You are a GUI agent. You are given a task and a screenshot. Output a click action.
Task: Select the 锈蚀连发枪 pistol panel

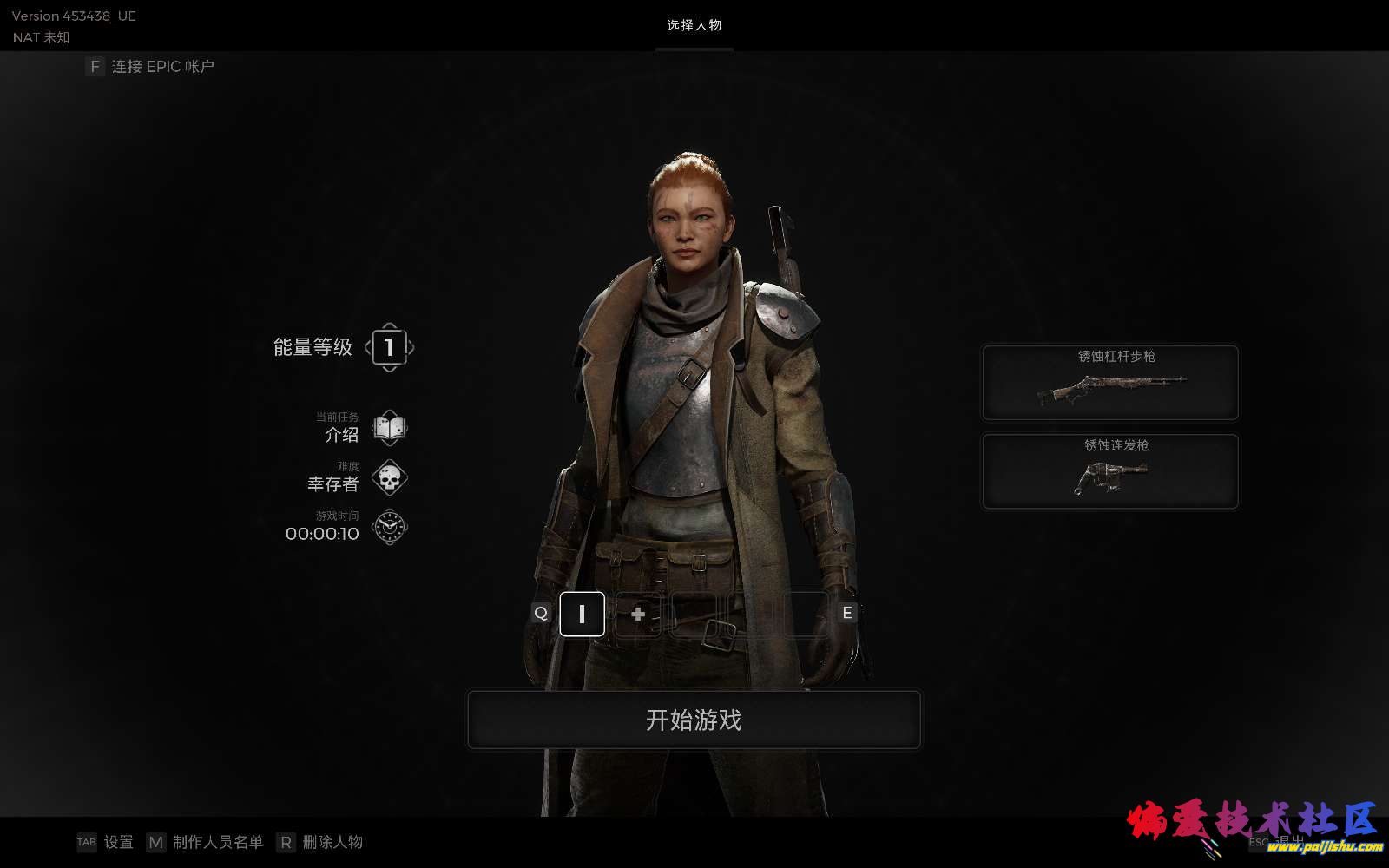click(x=1109, y=470)
